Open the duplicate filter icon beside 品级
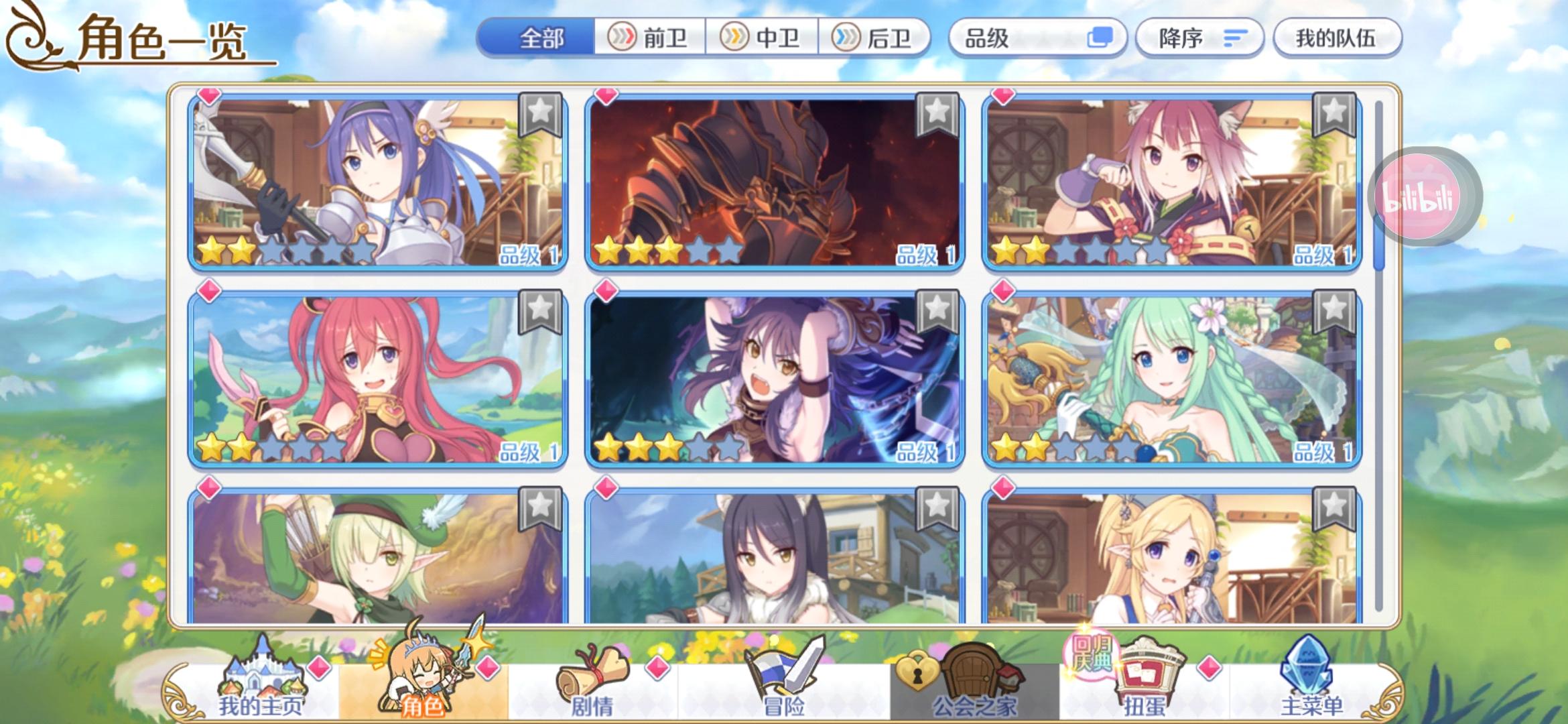 (x=1098, y=38)
